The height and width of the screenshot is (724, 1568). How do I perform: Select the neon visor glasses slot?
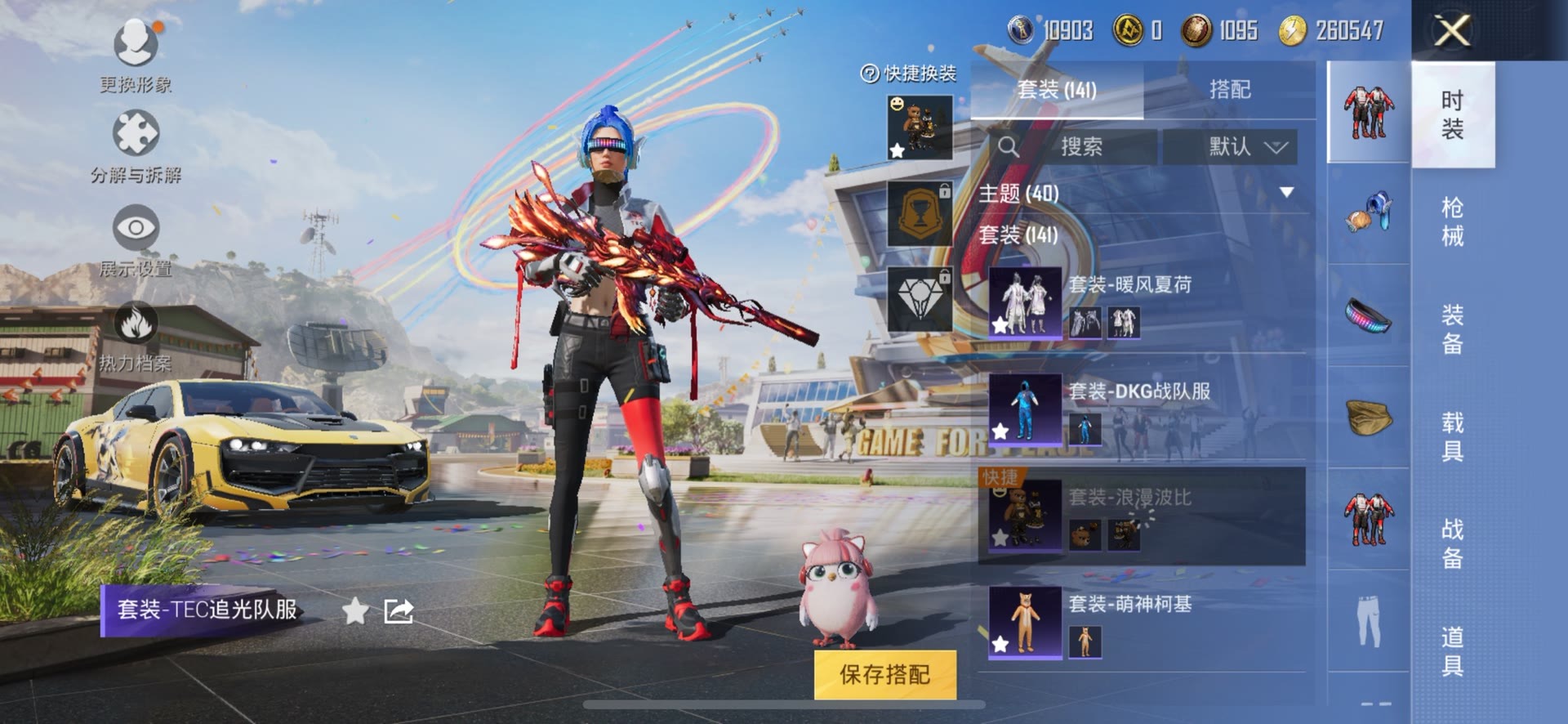[x=1368, y=315]
